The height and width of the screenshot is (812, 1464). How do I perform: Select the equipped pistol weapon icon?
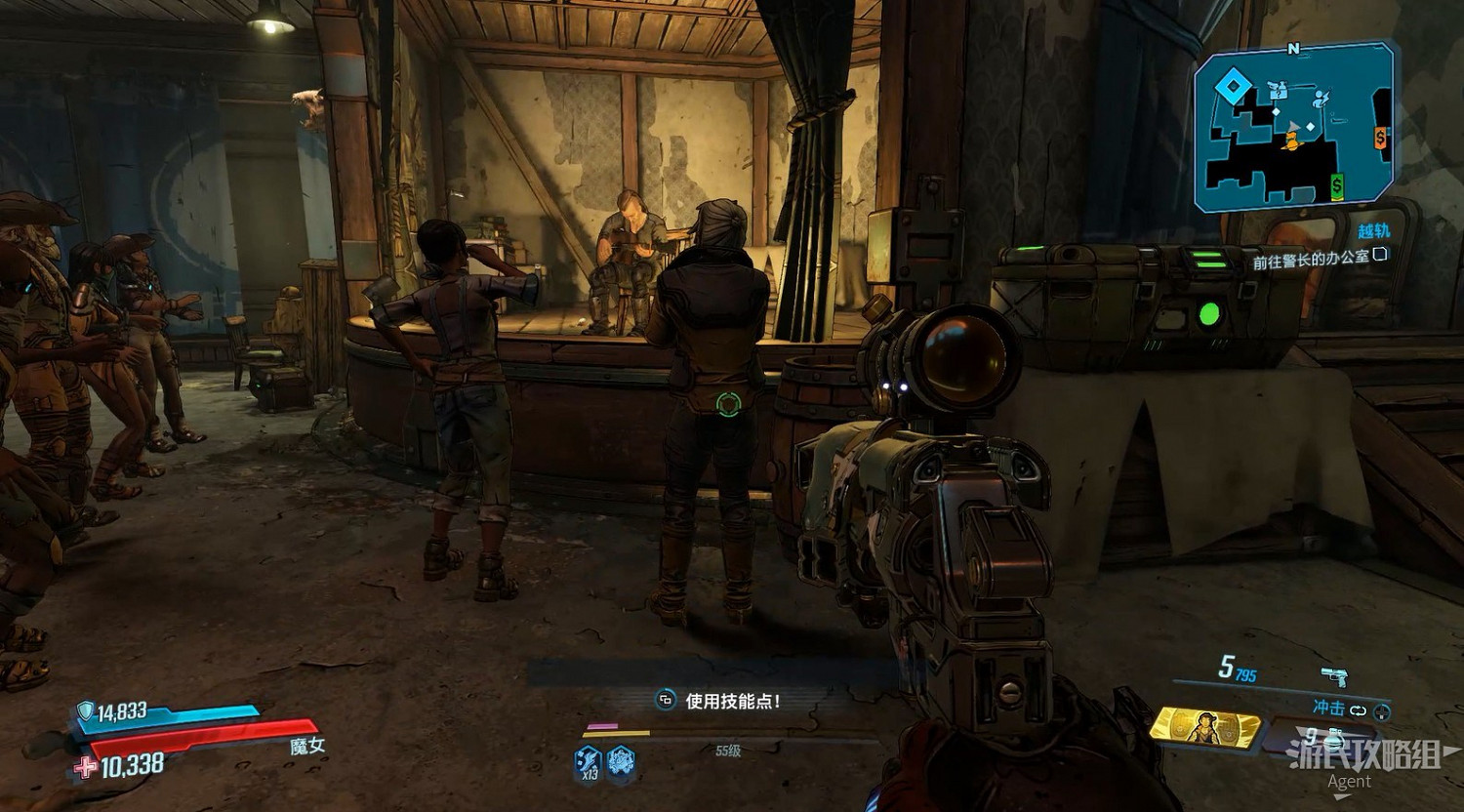pos(1334,675)
